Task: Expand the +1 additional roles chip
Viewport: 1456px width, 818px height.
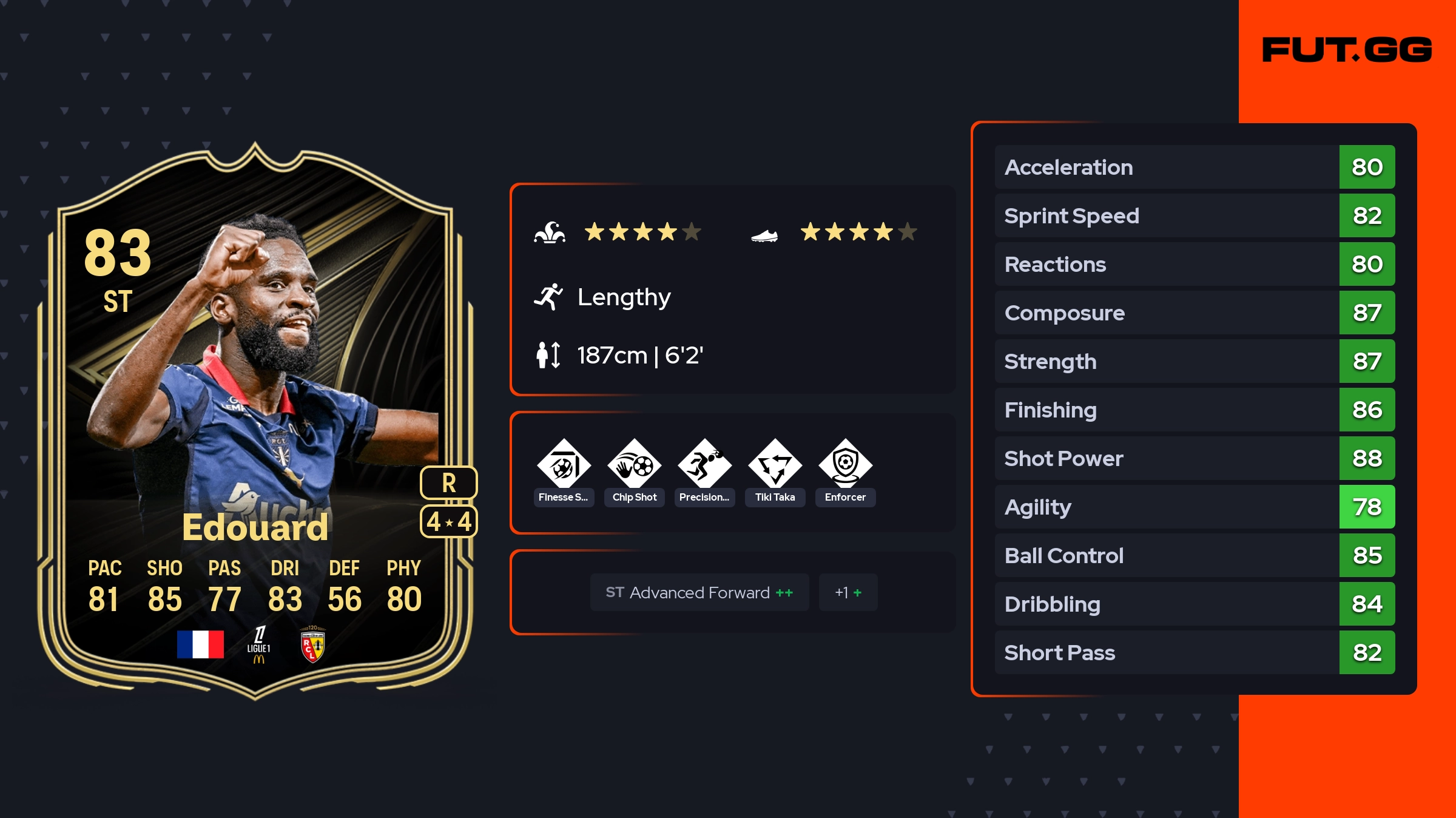Action: [848, 592]
